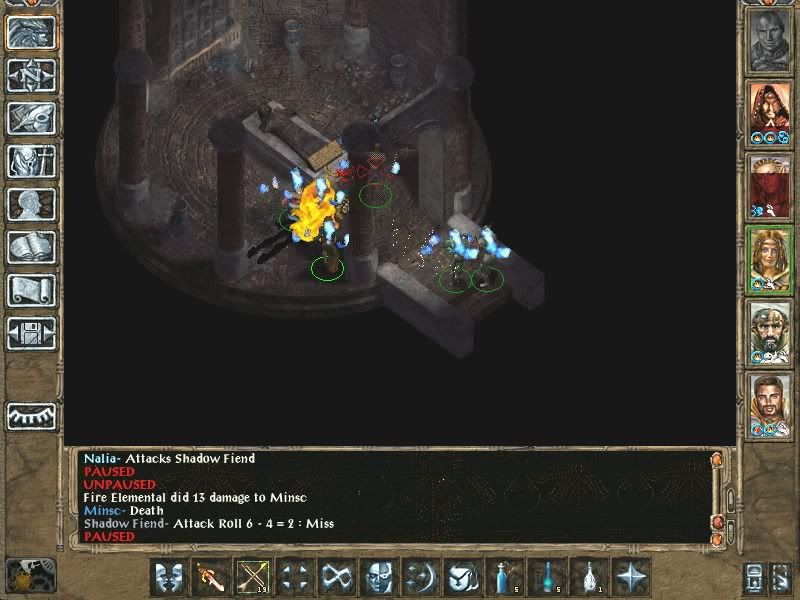Open the character record bust icon
800x600 pixels.
point(31,204)
